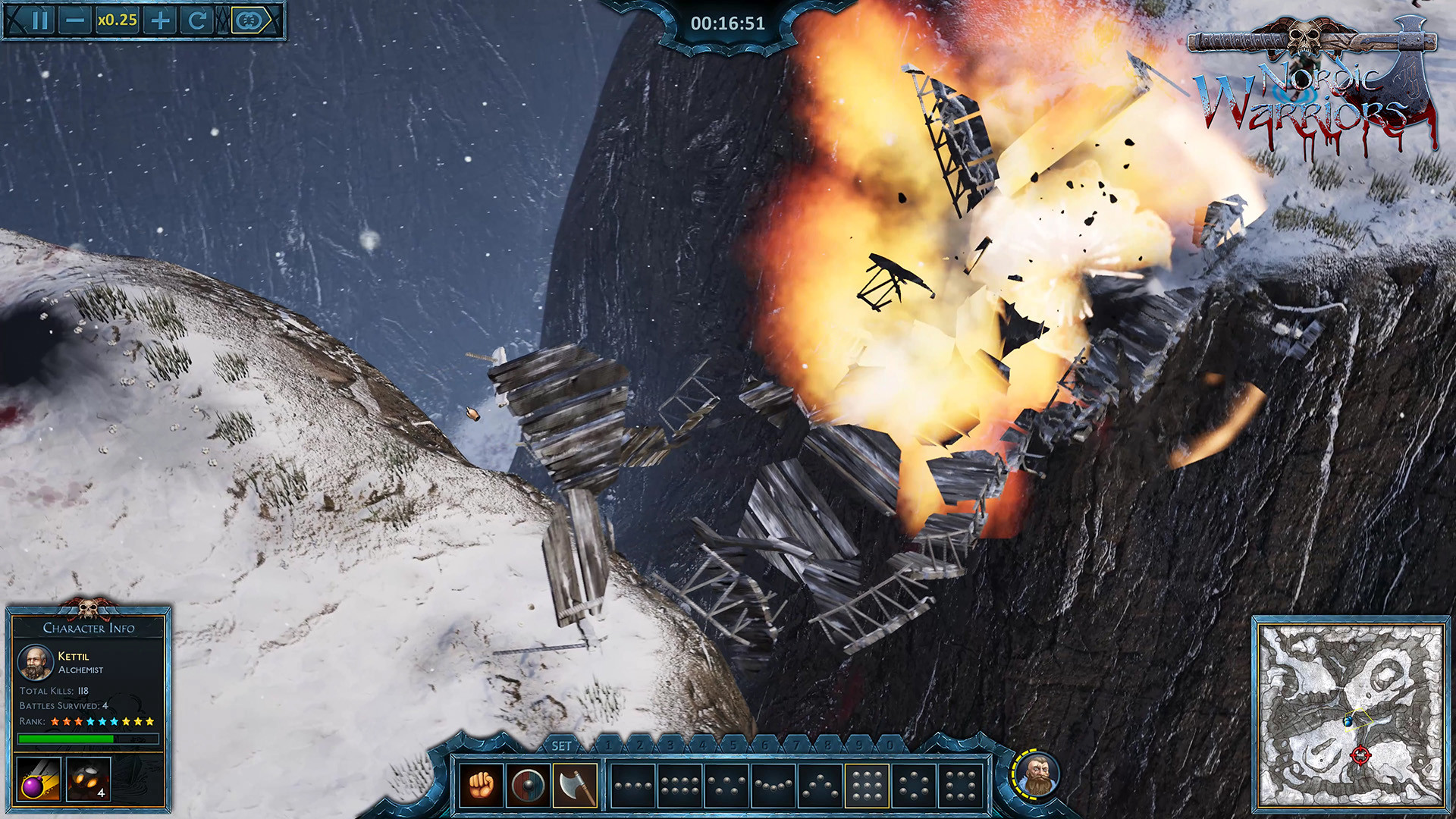Switch to control group tab 1
Image resolution: width=1456 pixels, height=819 pixels.
(608, 746)
